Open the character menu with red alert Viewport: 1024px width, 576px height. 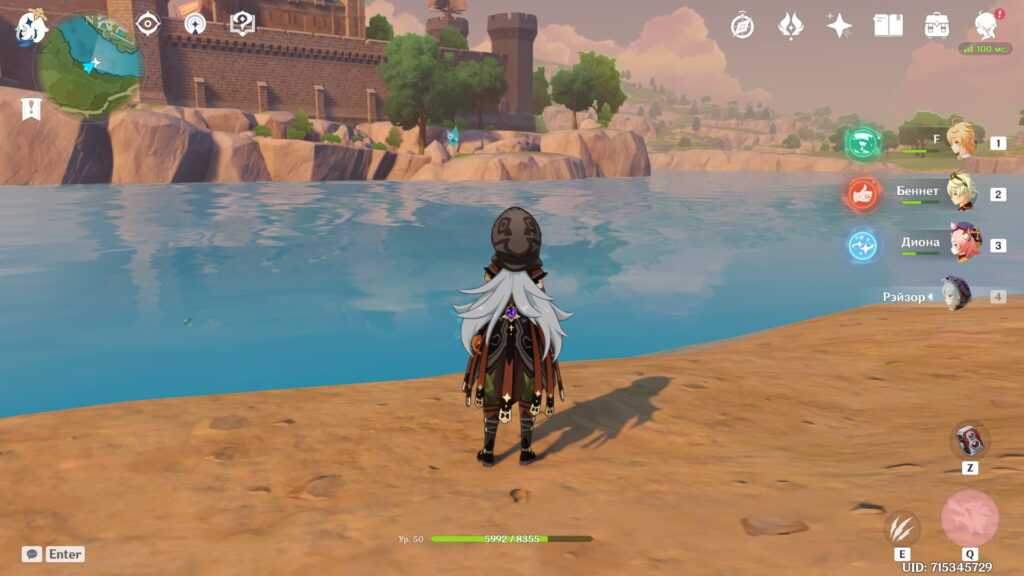pos(985,26)
